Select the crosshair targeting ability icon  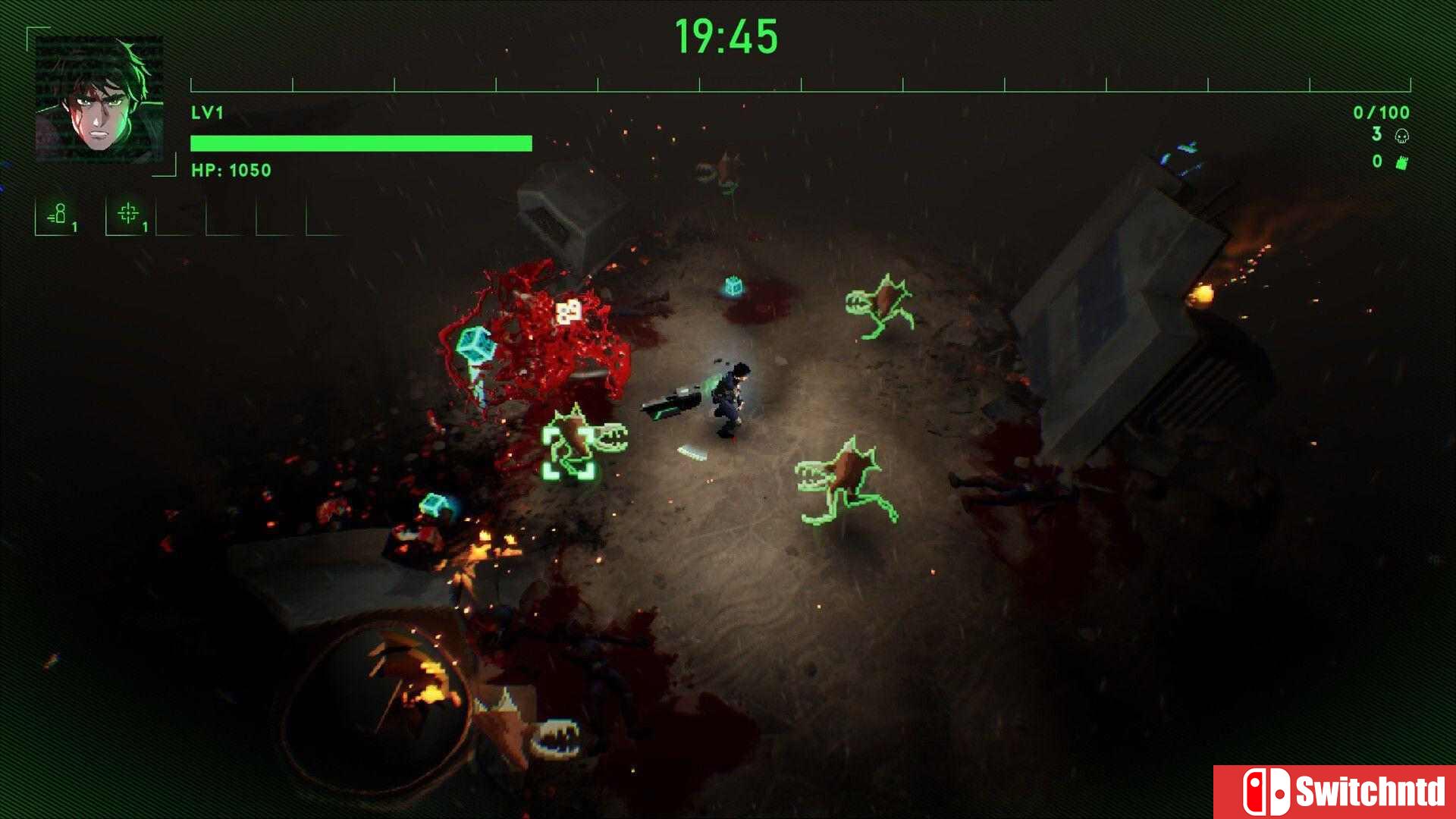tap(127, 215)
